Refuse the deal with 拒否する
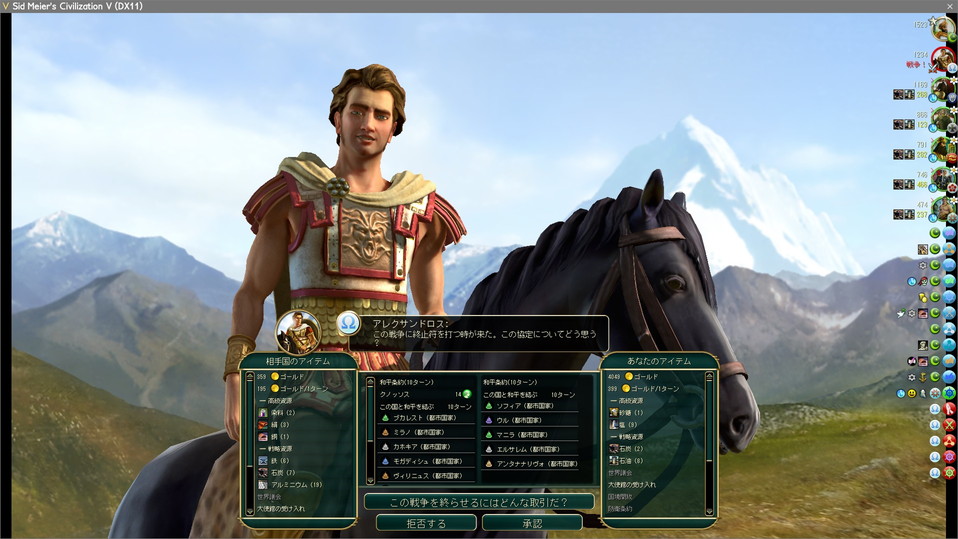Viewport: 958px width, 539px height. 425,523
